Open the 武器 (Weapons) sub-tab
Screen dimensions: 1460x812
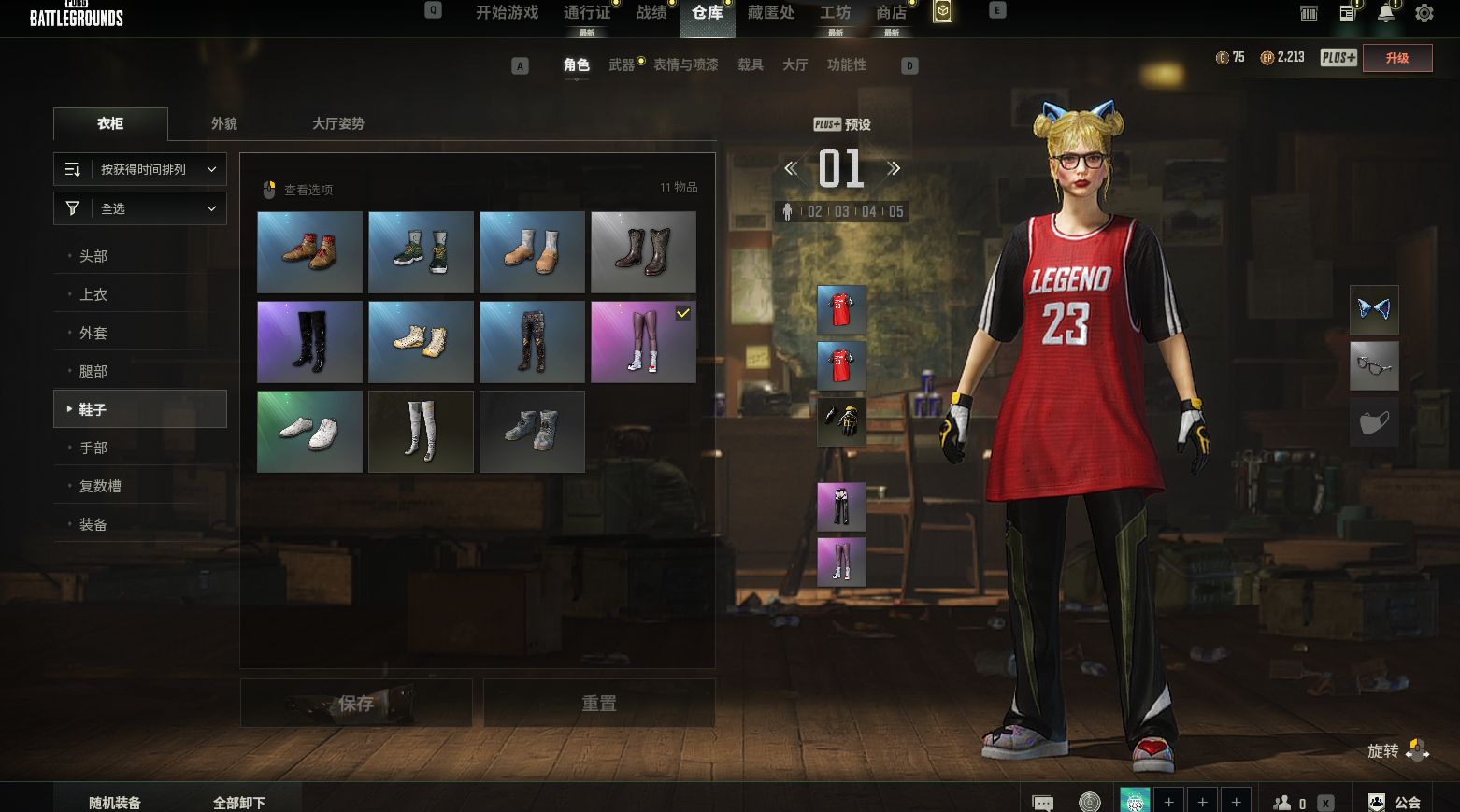coord(622,64)
